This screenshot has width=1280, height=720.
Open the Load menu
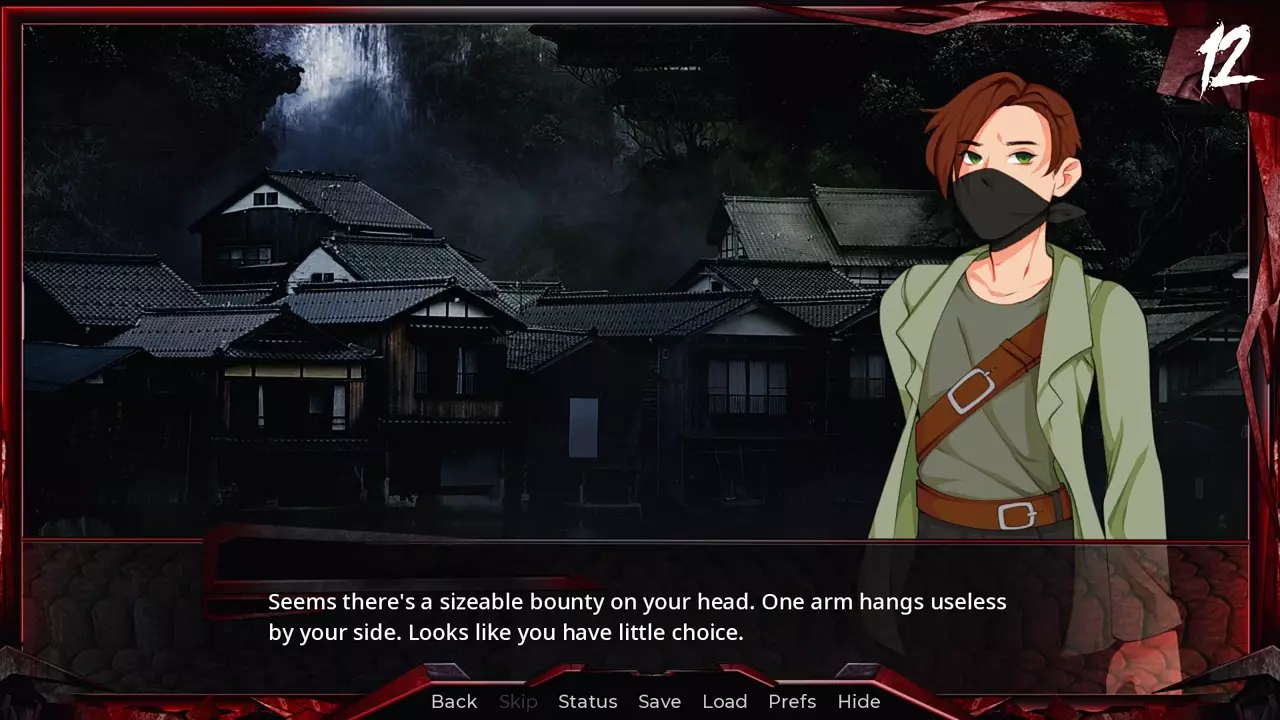[x=724, y=701]
